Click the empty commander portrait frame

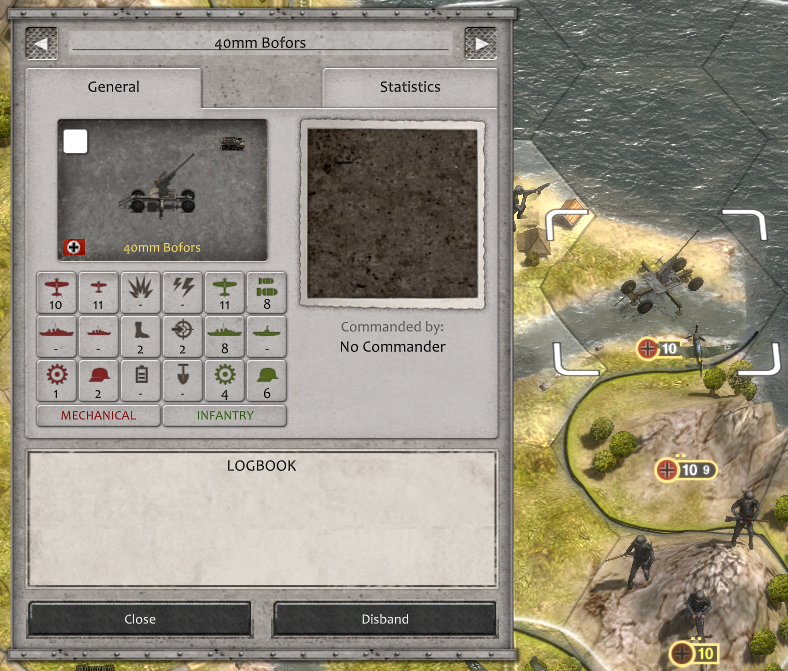point(393,212)
